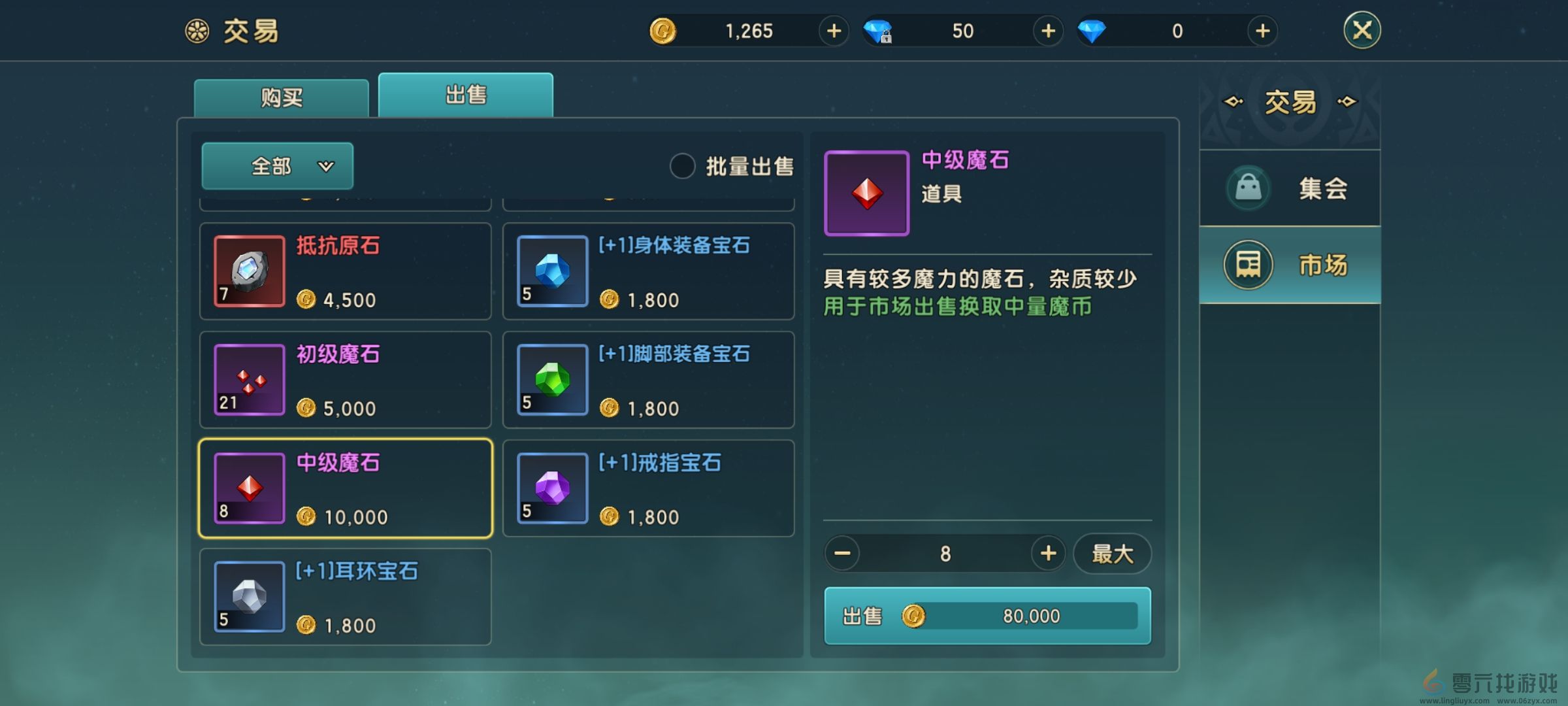Click the 出售 button to sell for 80,000
The width and height of the screenshot is (1568, 706).
pyautogui.click(x=987, y=615)
